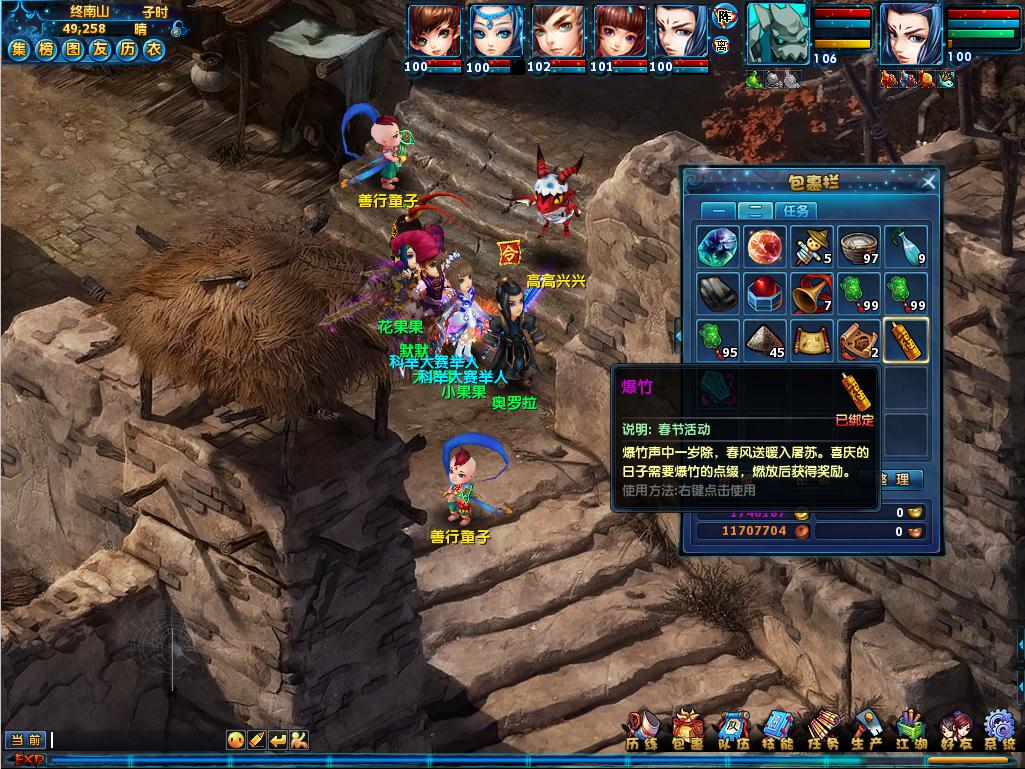
Task: Select the bowl item stacked at 97
Action: tap(859, 246)
